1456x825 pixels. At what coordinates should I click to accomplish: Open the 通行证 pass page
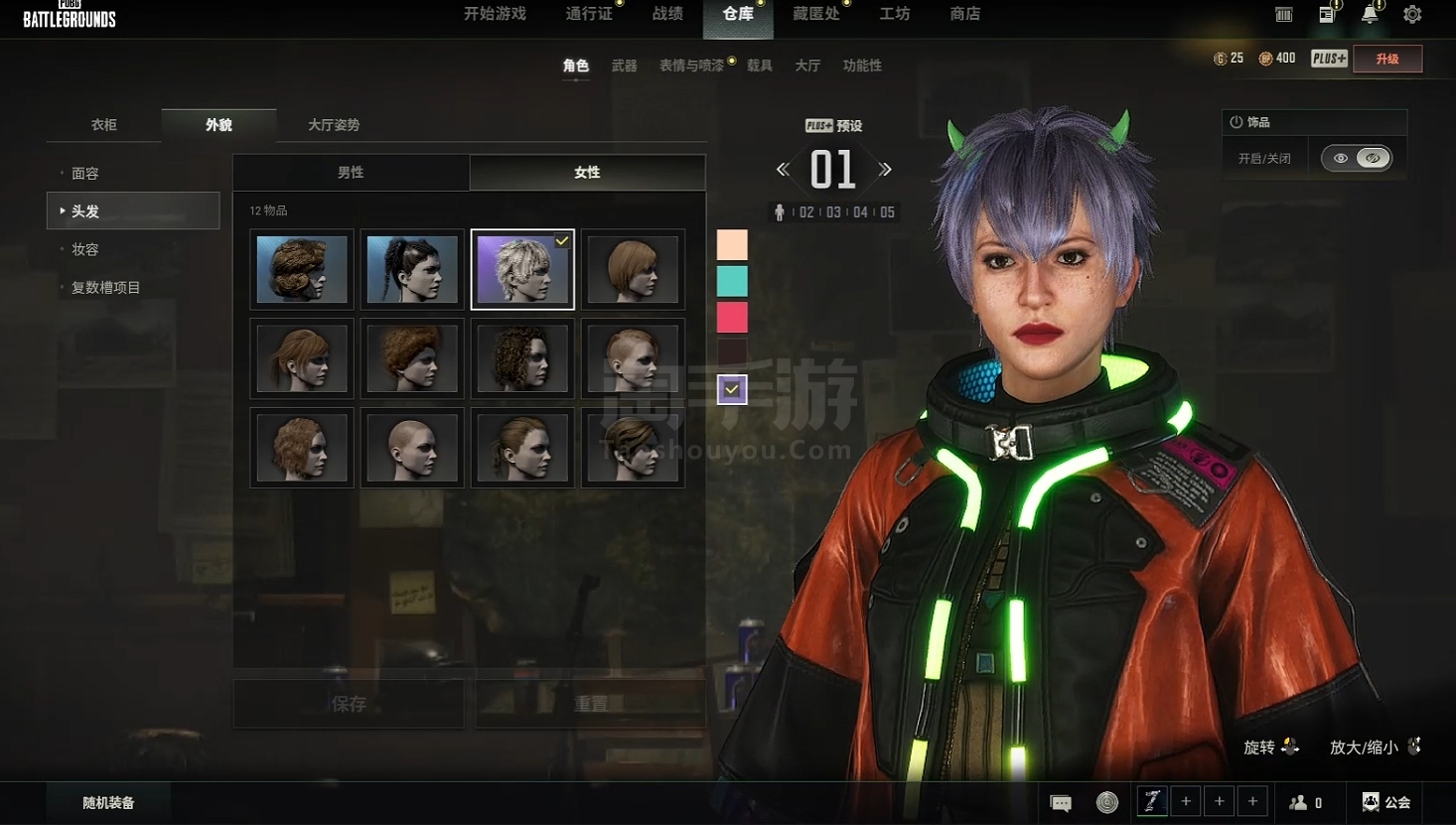[x=589, y=14]
